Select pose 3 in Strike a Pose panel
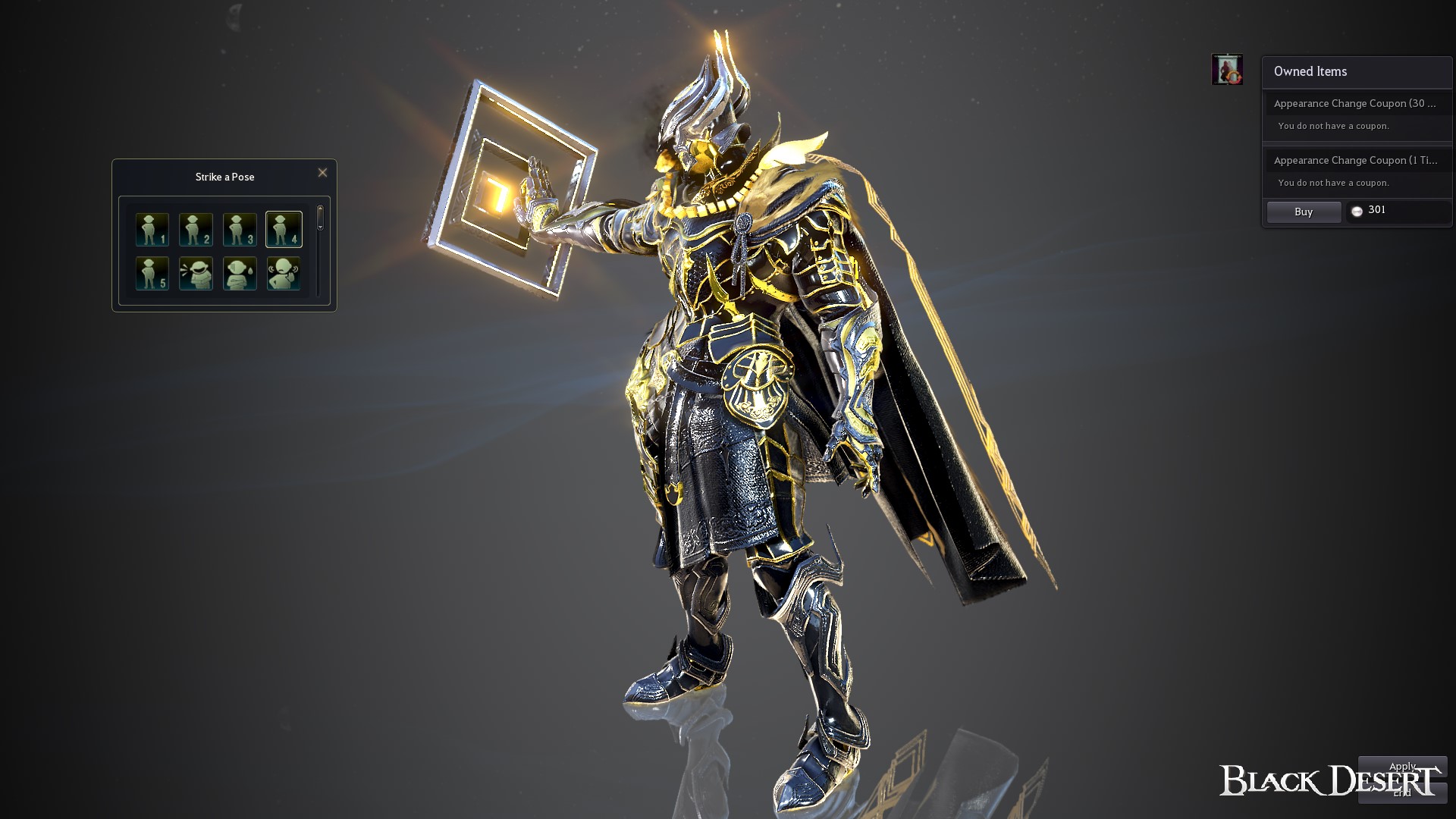This screenshot has width=1456, height=819. coord(240,228)
